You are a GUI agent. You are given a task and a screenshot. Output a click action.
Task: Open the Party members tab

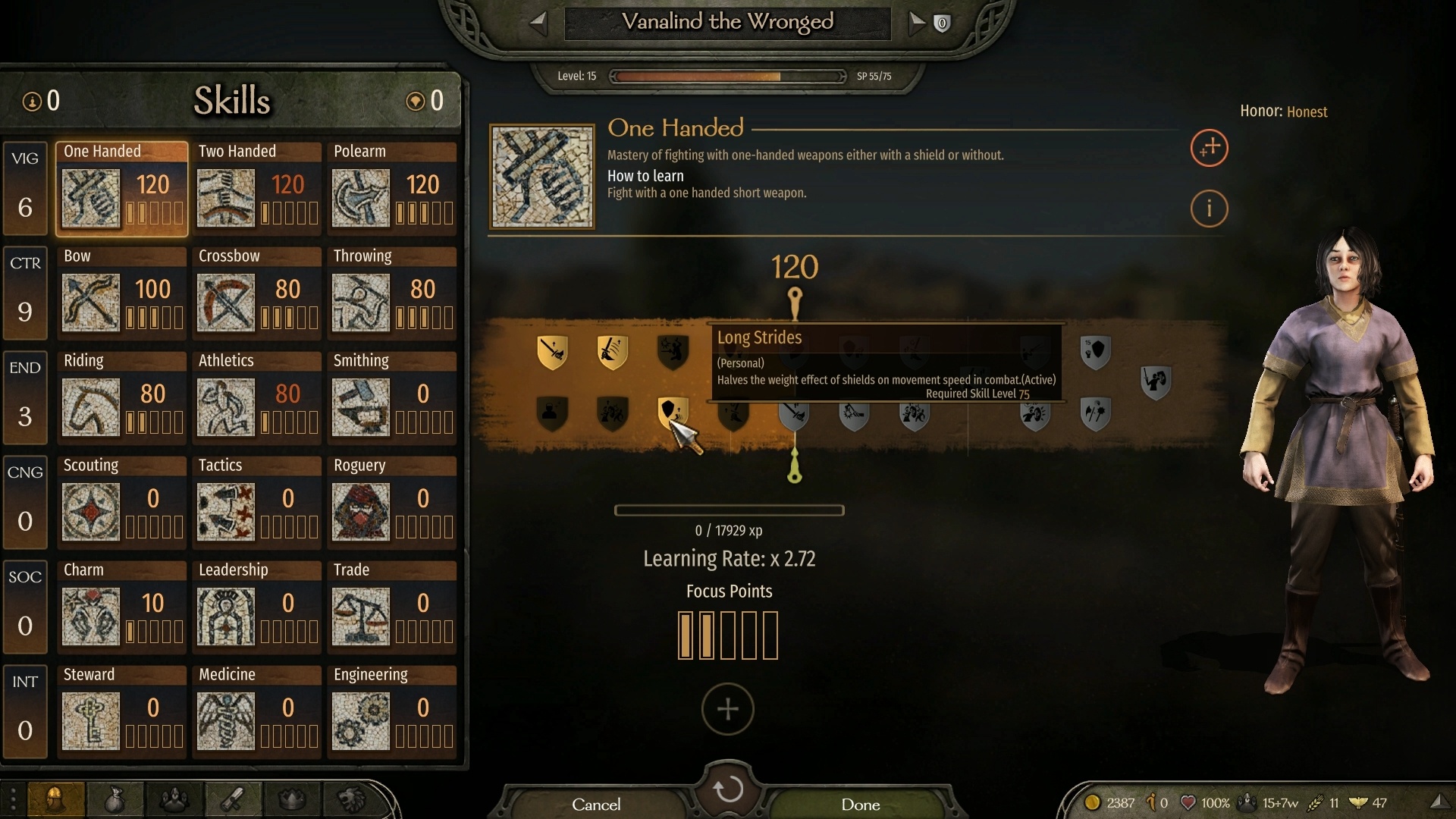tap(173, 799)
